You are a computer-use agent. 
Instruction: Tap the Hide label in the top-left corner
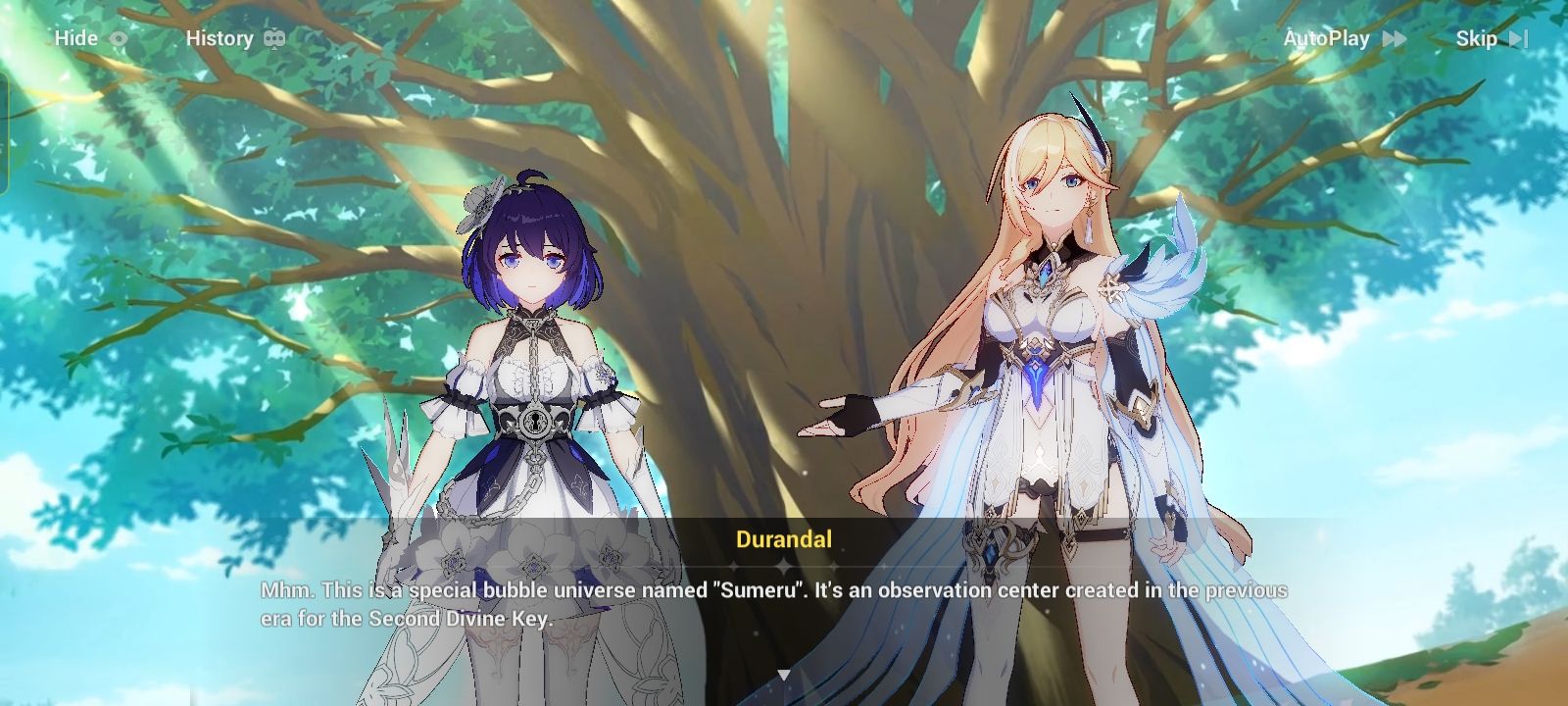point(73,38)
